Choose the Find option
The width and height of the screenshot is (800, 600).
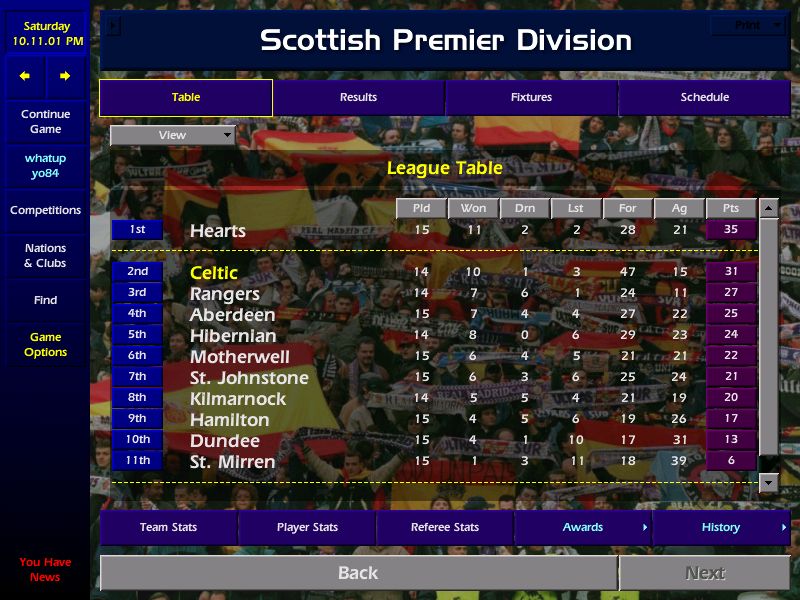[45, 300]
